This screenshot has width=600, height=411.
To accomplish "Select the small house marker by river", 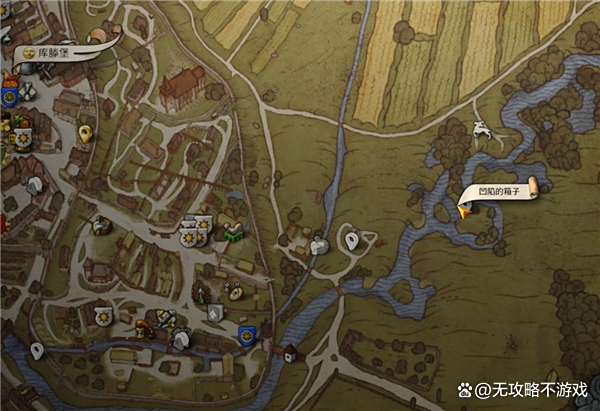I will pyautogui.click(x=289, y=353).
